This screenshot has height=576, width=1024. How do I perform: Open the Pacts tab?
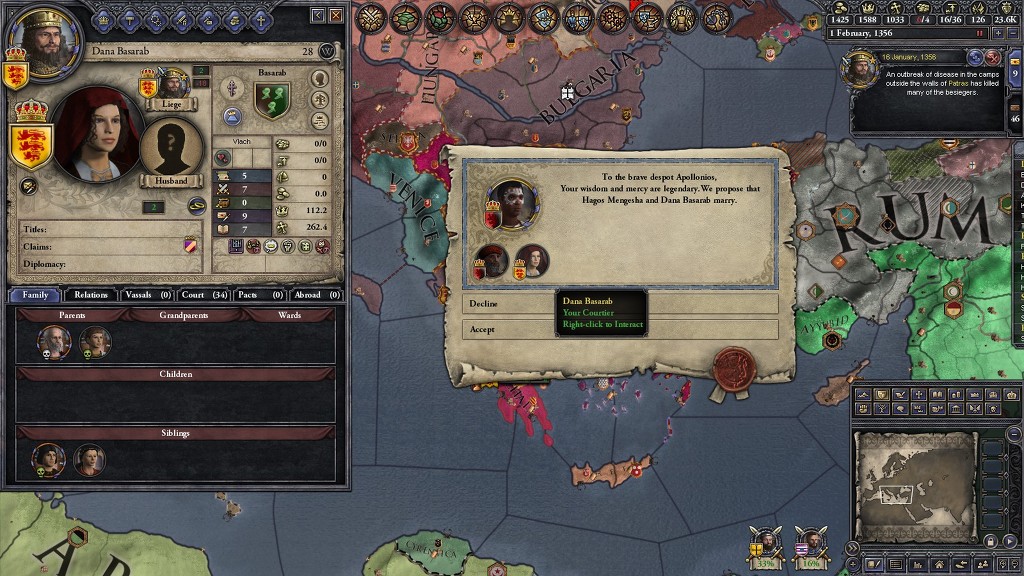260,295
